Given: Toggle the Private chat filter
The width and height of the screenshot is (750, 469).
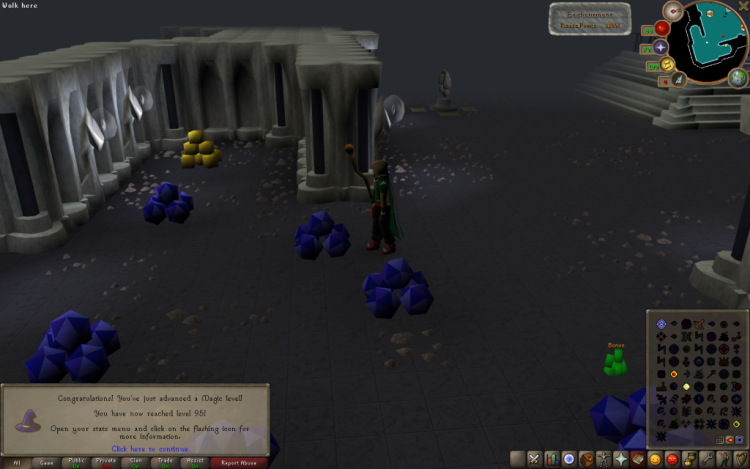Looking at the screenshot, I should 106,463.
